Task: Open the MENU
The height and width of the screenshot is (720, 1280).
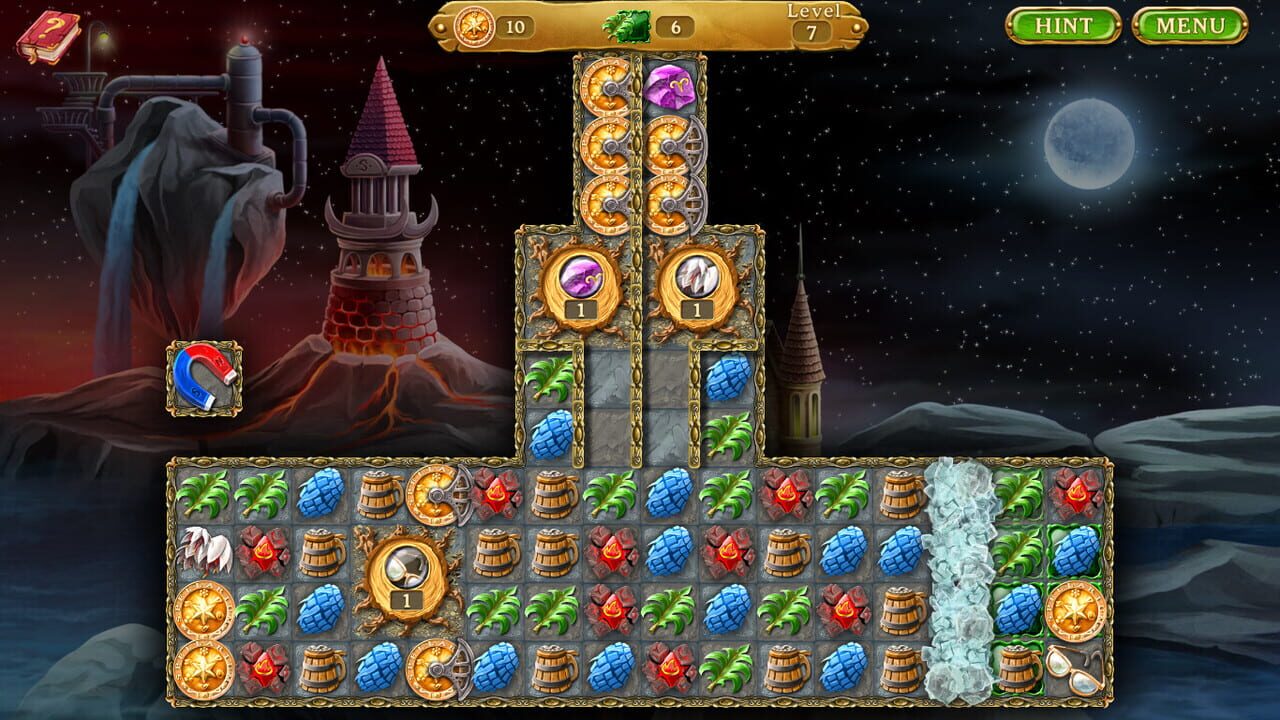Action: 1190,26
